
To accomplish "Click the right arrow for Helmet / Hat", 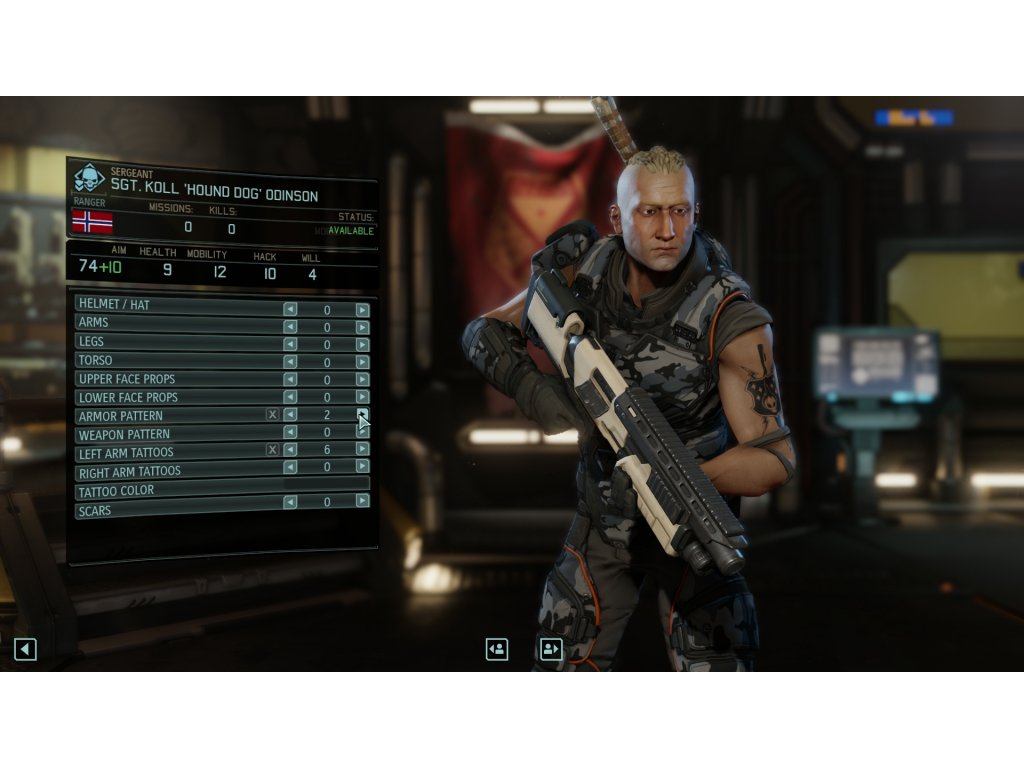I will pos(362,310).
